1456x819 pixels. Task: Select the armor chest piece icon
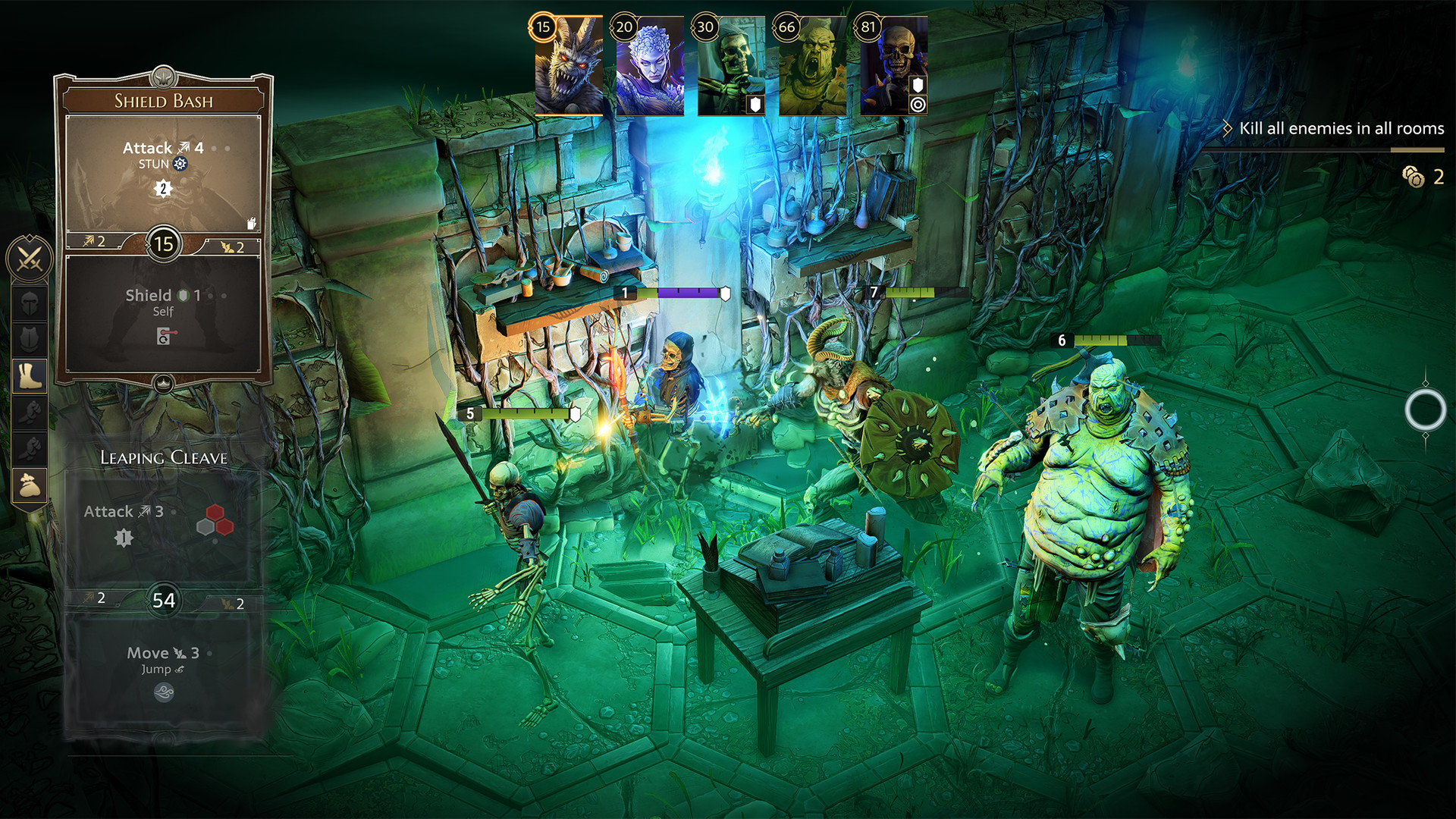(x=30, y=337)
